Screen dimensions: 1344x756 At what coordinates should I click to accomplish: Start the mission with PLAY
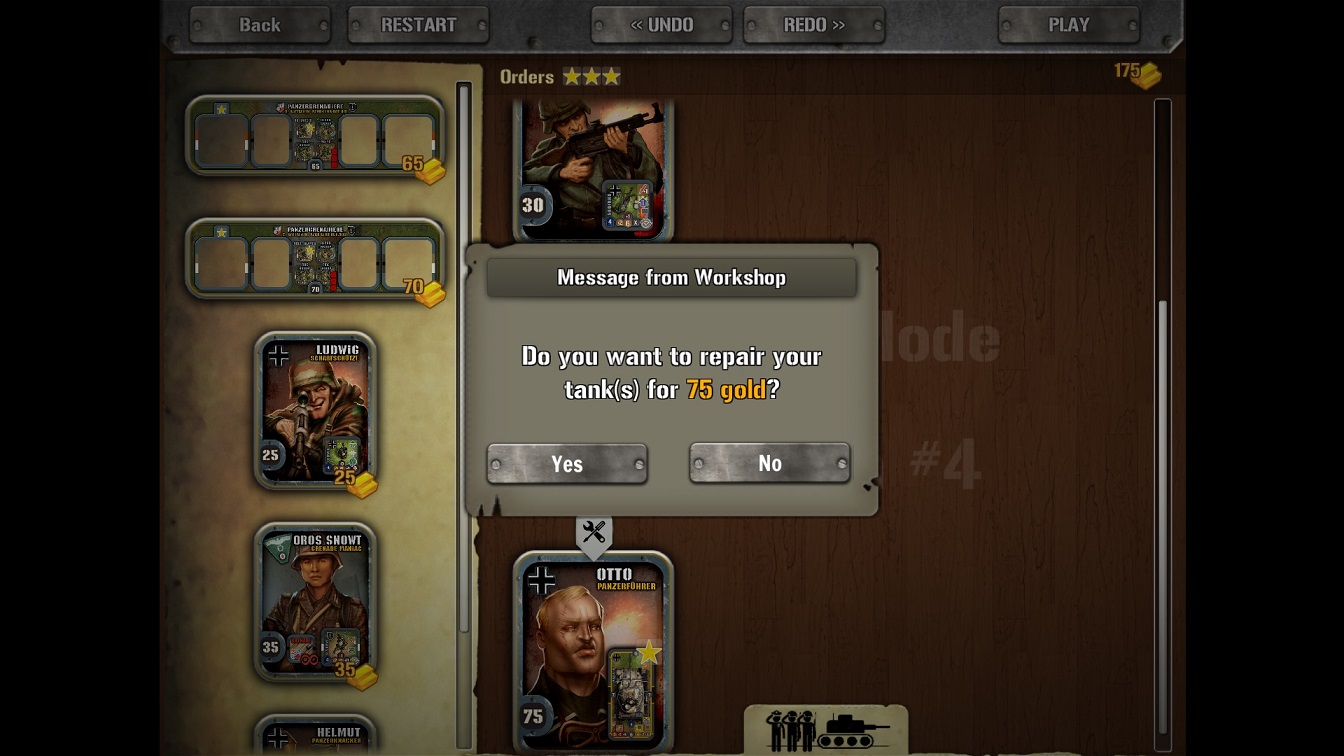pyautogui.click(x=1068, y=25)
